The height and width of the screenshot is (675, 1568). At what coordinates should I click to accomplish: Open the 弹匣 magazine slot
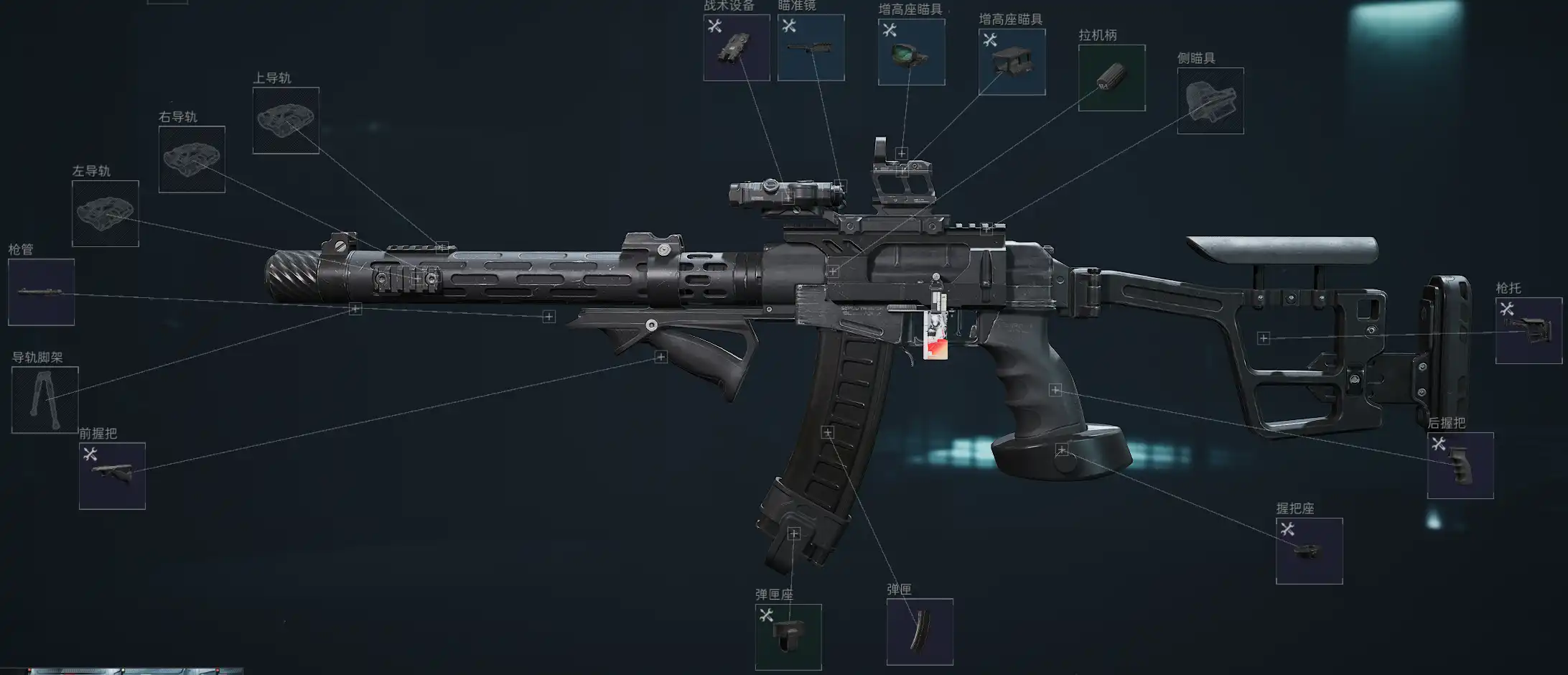click(x=920, y=632)
